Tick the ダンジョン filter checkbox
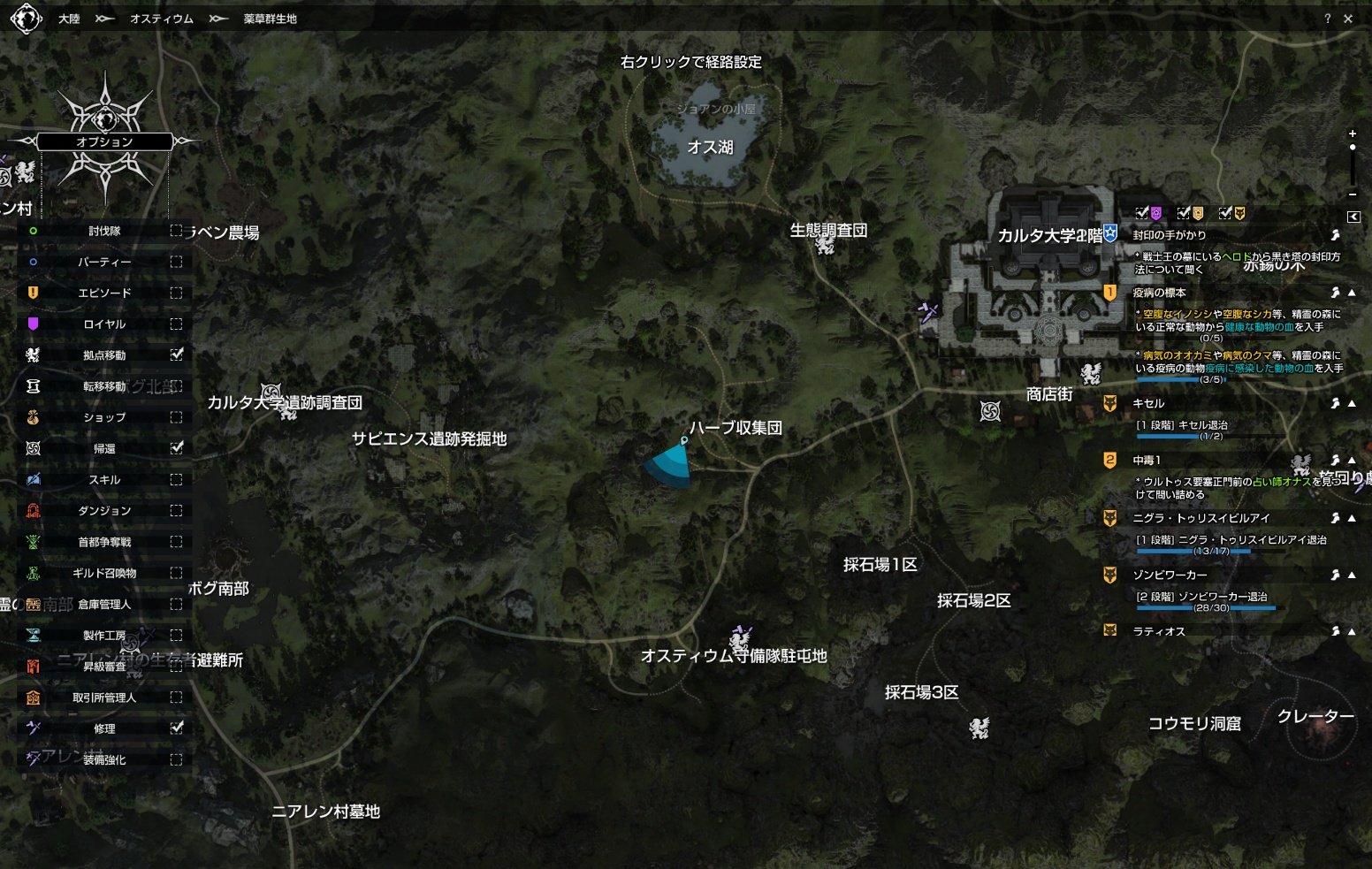 (177, 511)
